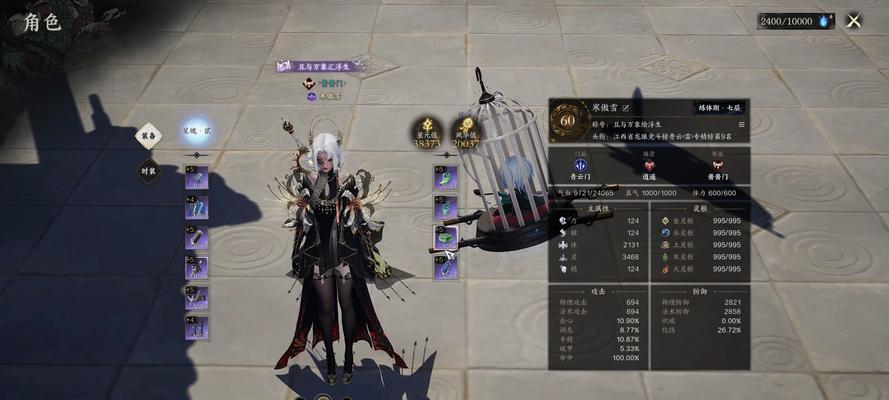This screenshot has height=400, width=889.
Task: Open the 青云门 sect emblem
Action: click(x=580, y=165)
